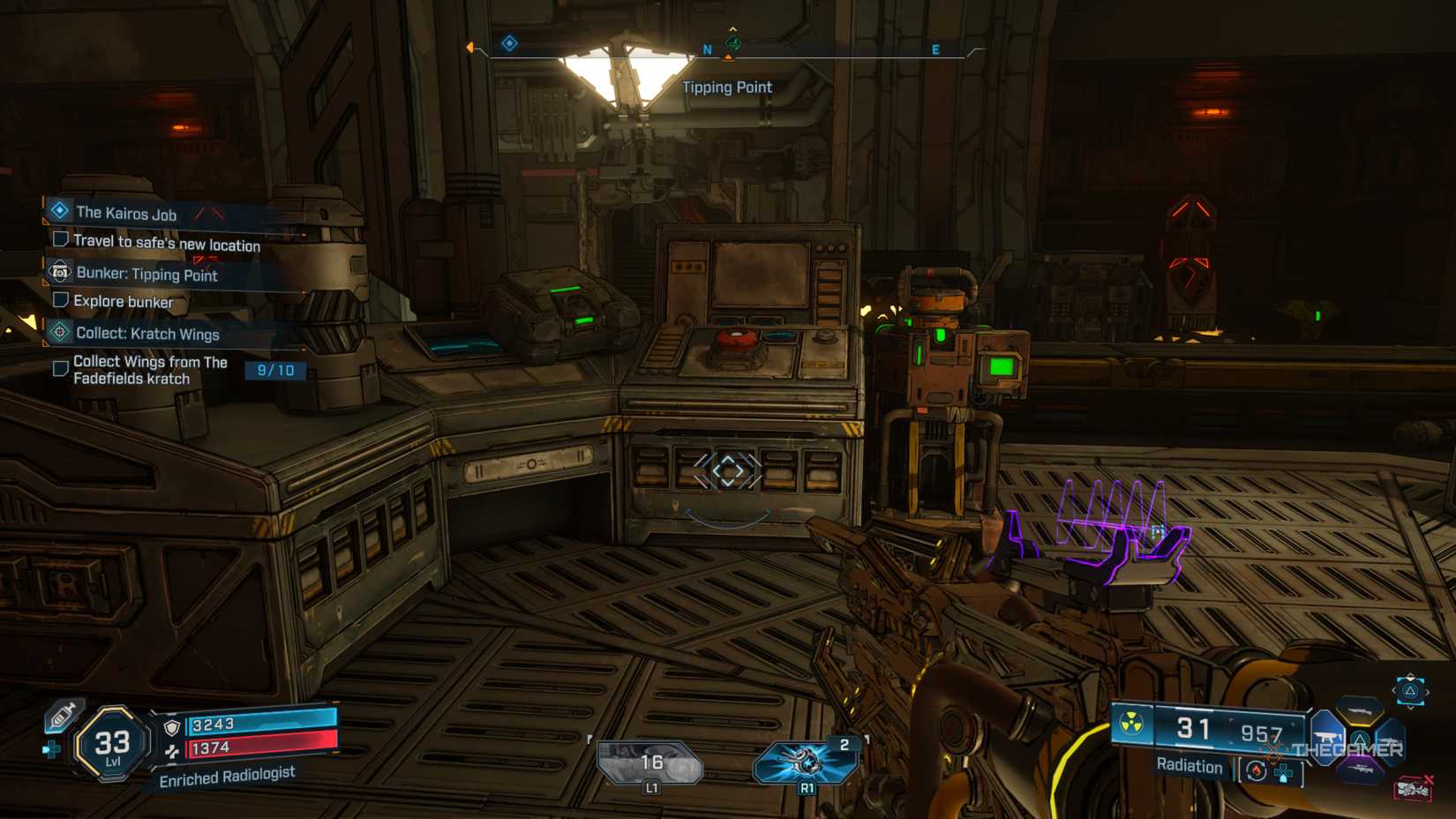Select the red weapon-swap icon in the bottom corner

(x=1414, y=788)
